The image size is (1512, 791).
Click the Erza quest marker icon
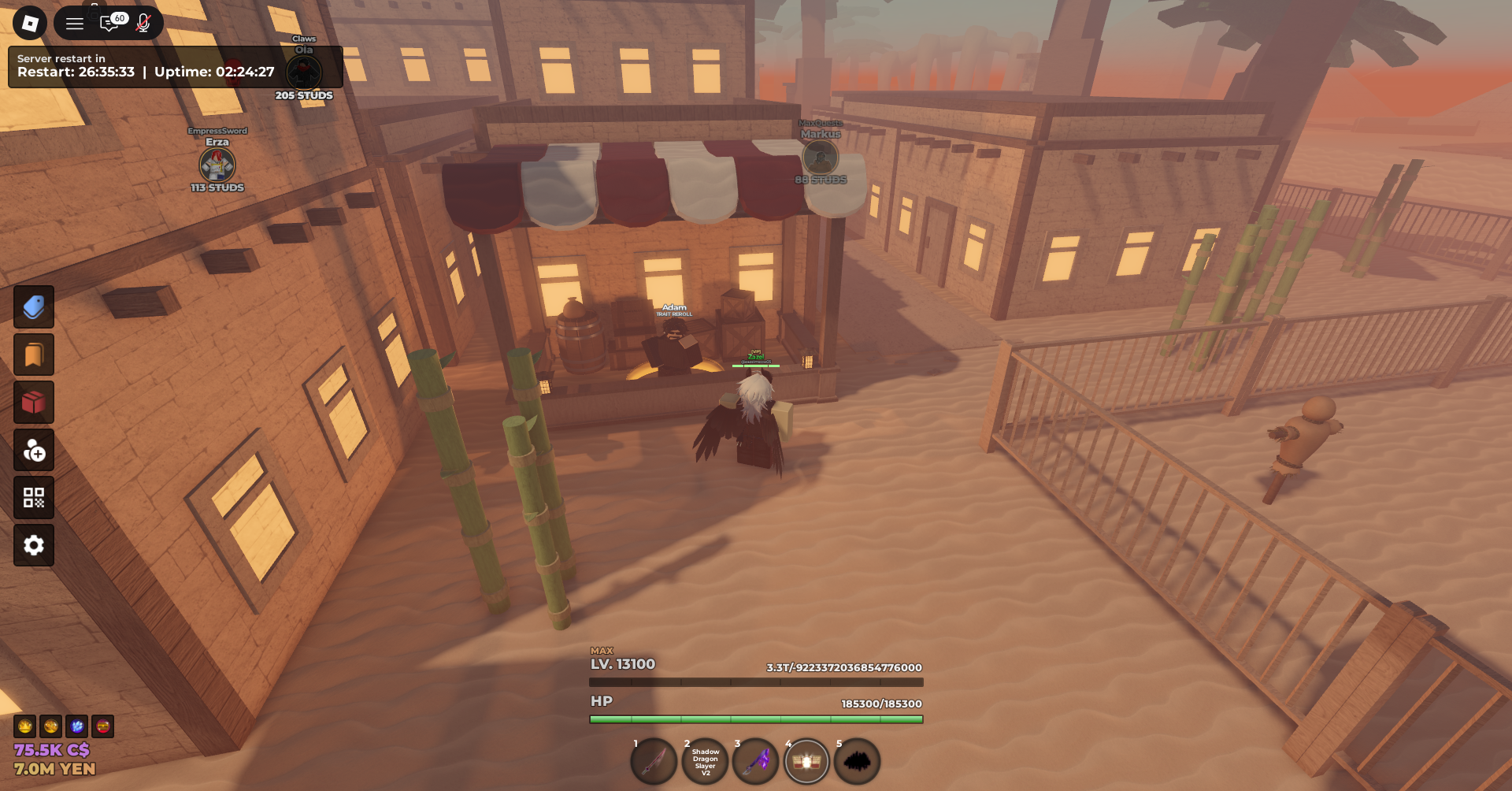tap(217, 165)
